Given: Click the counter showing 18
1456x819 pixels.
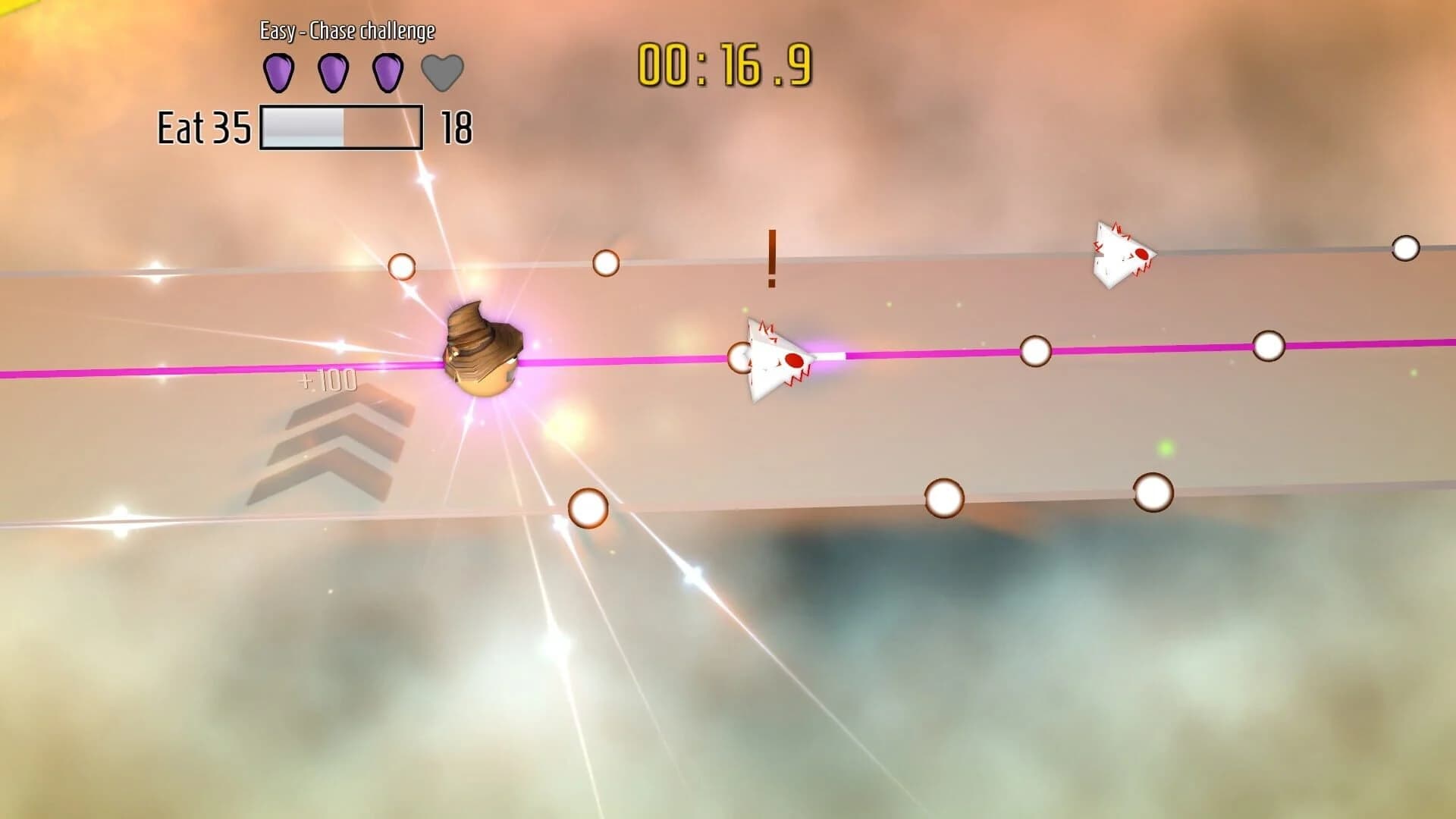Looking at the screenshot, I should [x=458, y=127].
